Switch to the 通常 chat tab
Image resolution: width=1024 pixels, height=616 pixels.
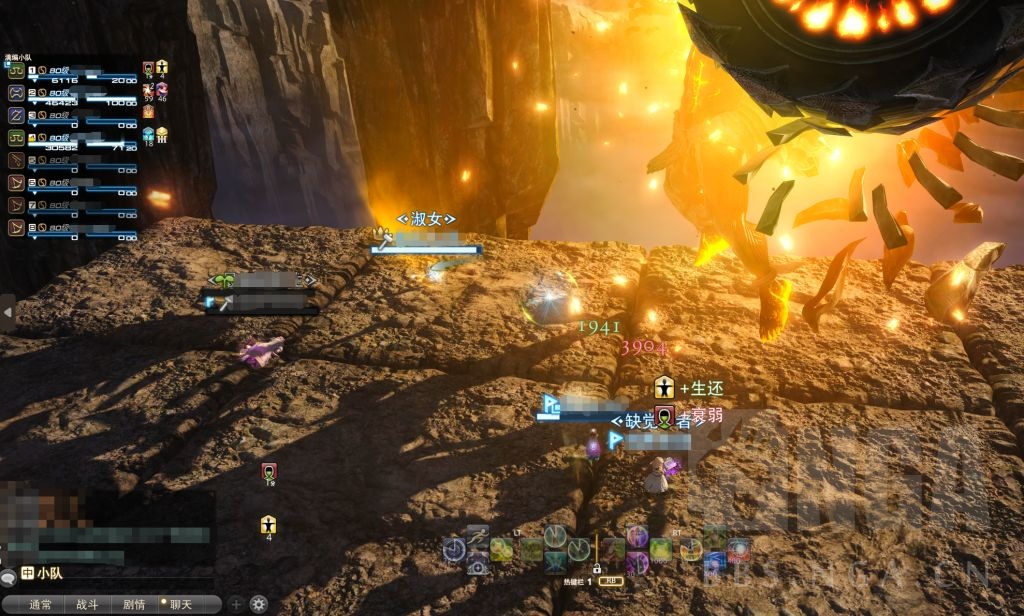click(41, 604)
